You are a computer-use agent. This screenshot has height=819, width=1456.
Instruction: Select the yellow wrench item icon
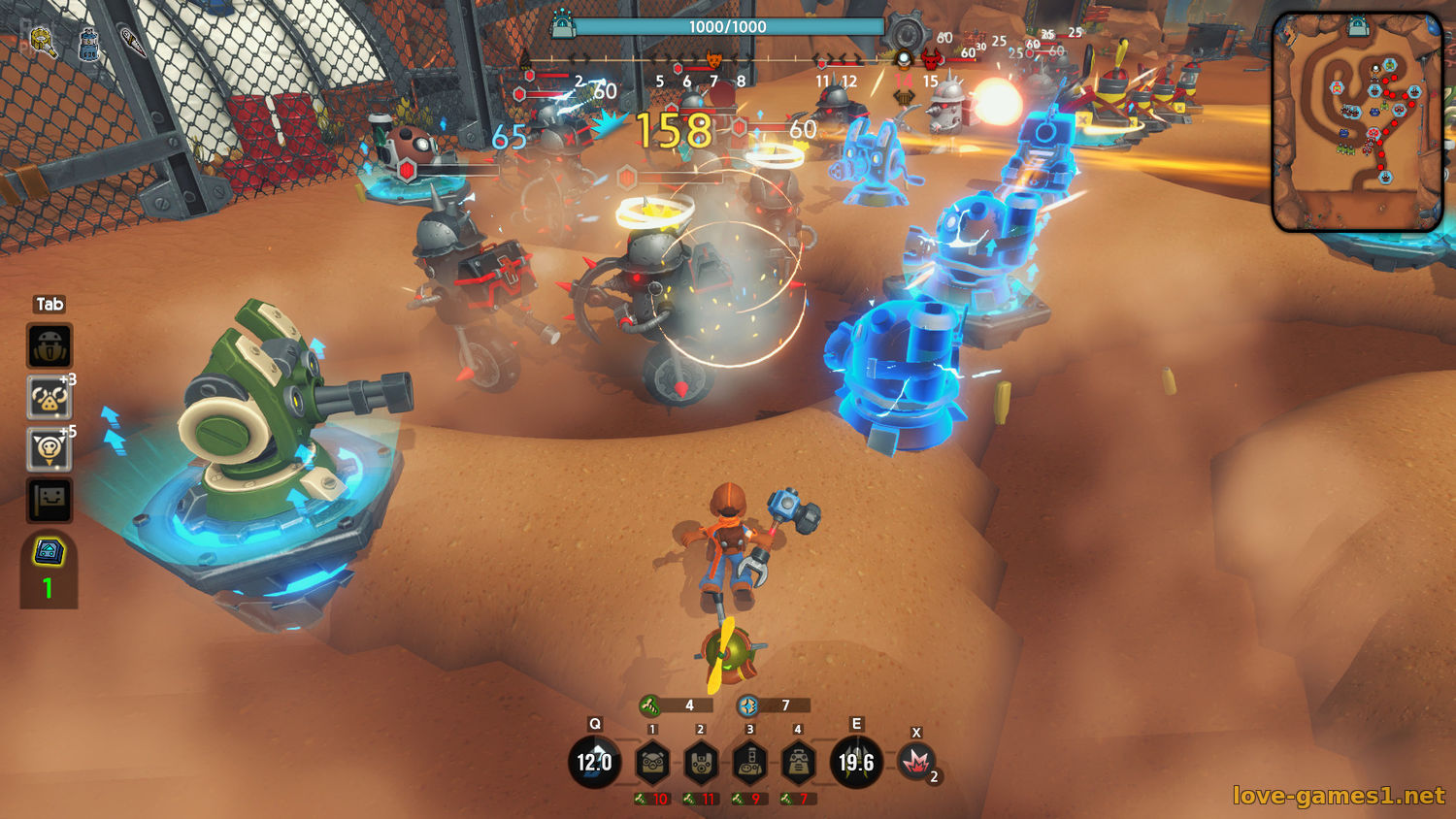(x=43, y=40)
